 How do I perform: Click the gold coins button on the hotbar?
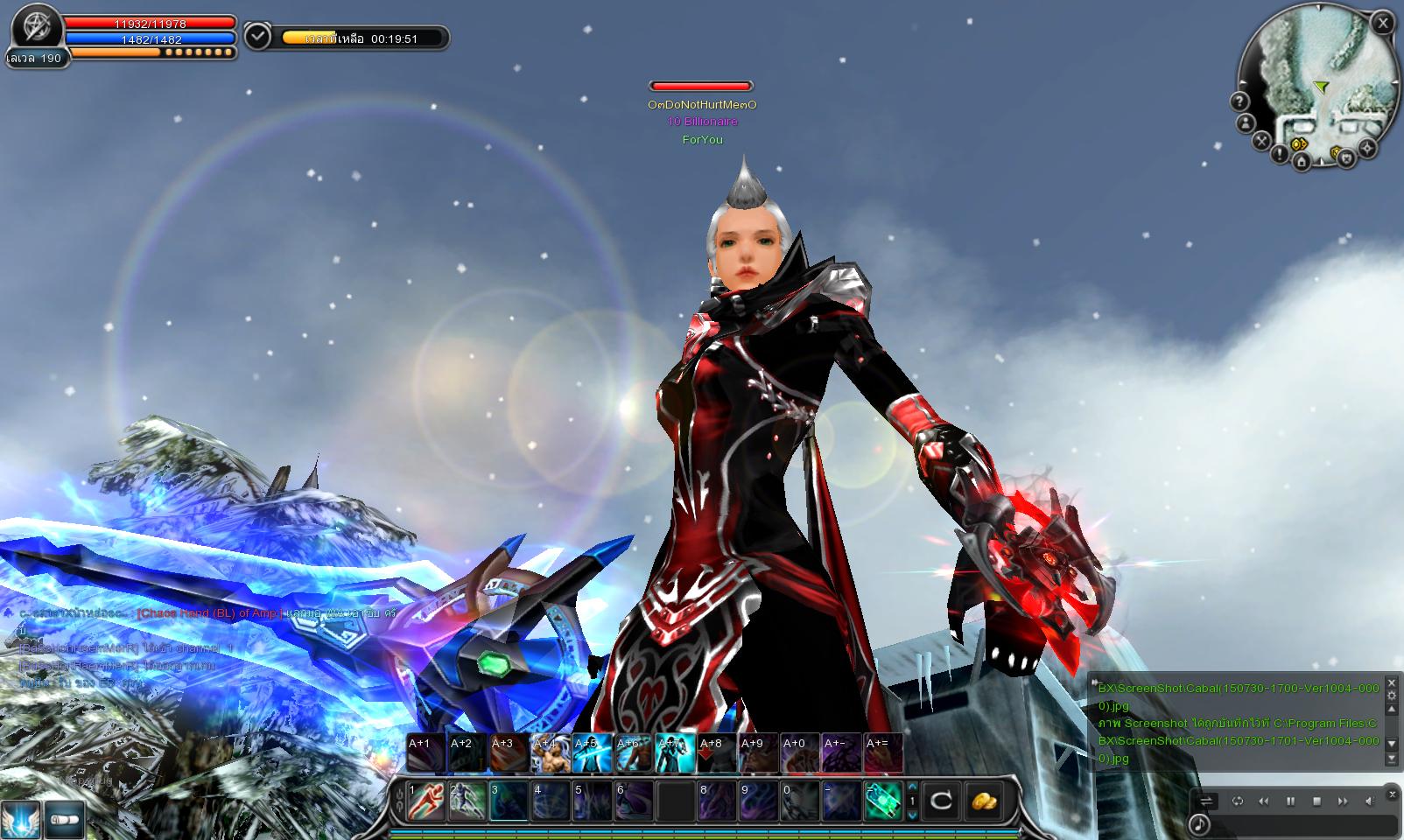click(x=986, y=801)
